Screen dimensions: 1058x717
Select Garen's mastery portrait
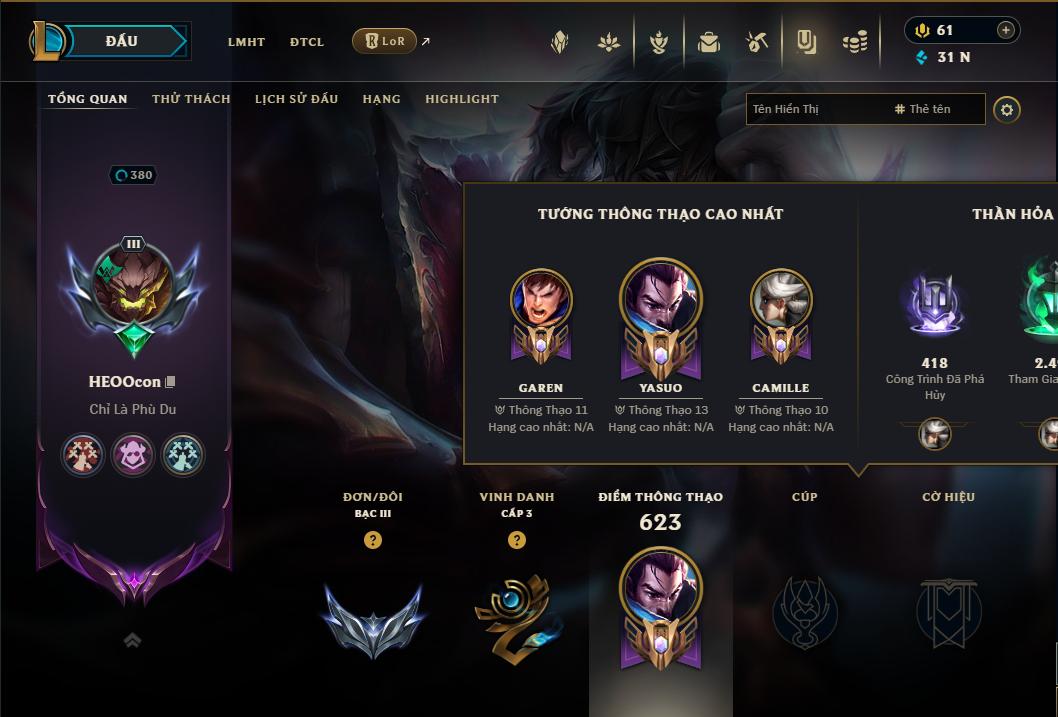[x=541, y=302]
